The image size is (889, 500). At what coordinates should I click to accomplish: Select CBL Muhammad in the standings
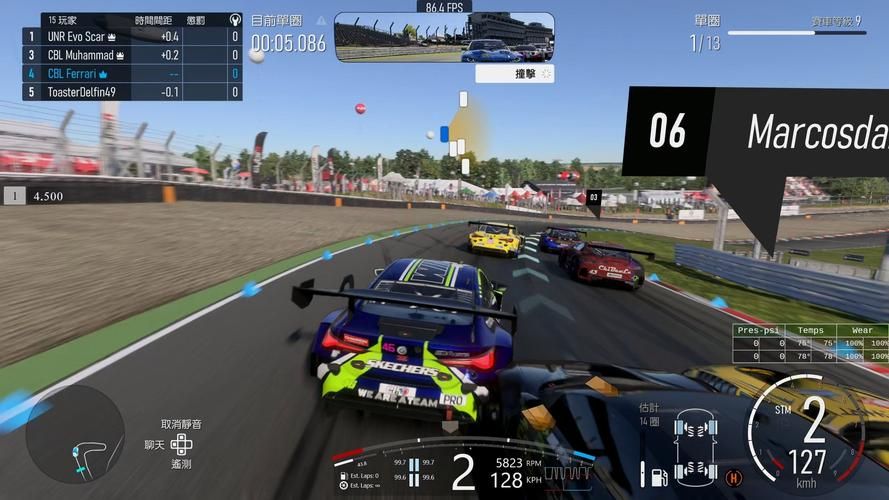[130, 55]
